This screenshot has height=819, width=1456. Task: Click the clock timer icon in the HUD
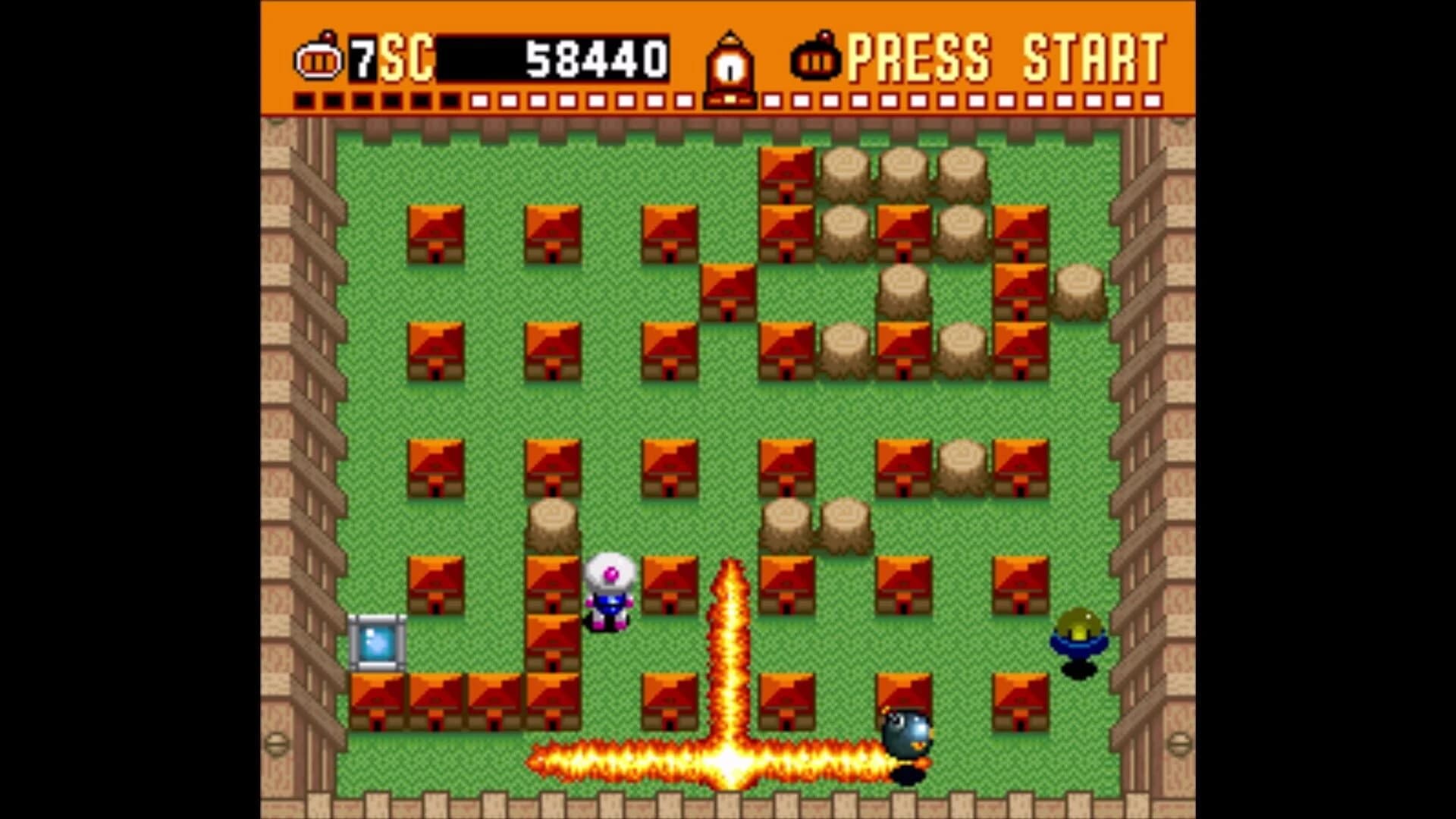[x=730, y=61]
